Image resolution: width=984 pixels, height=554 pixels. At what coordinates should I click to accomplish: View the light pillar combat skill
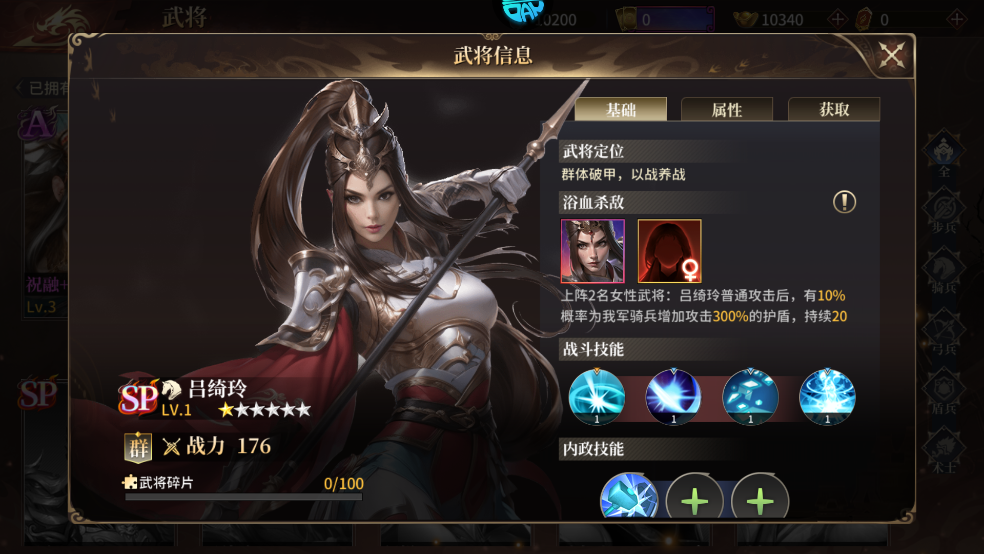tap(827, 397)
